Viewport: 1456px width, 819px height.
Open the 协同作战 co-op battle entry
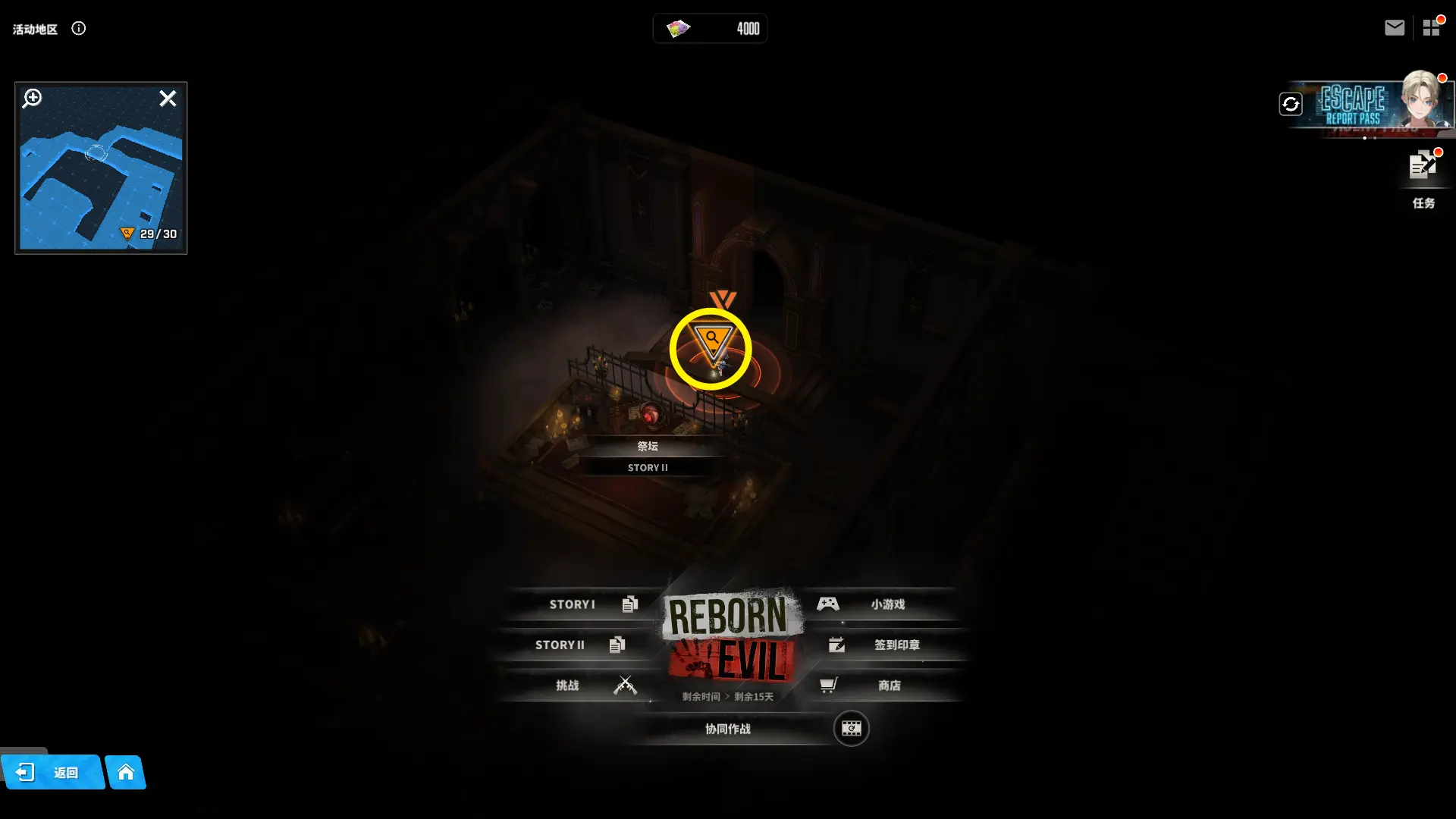tap(728, 729)
